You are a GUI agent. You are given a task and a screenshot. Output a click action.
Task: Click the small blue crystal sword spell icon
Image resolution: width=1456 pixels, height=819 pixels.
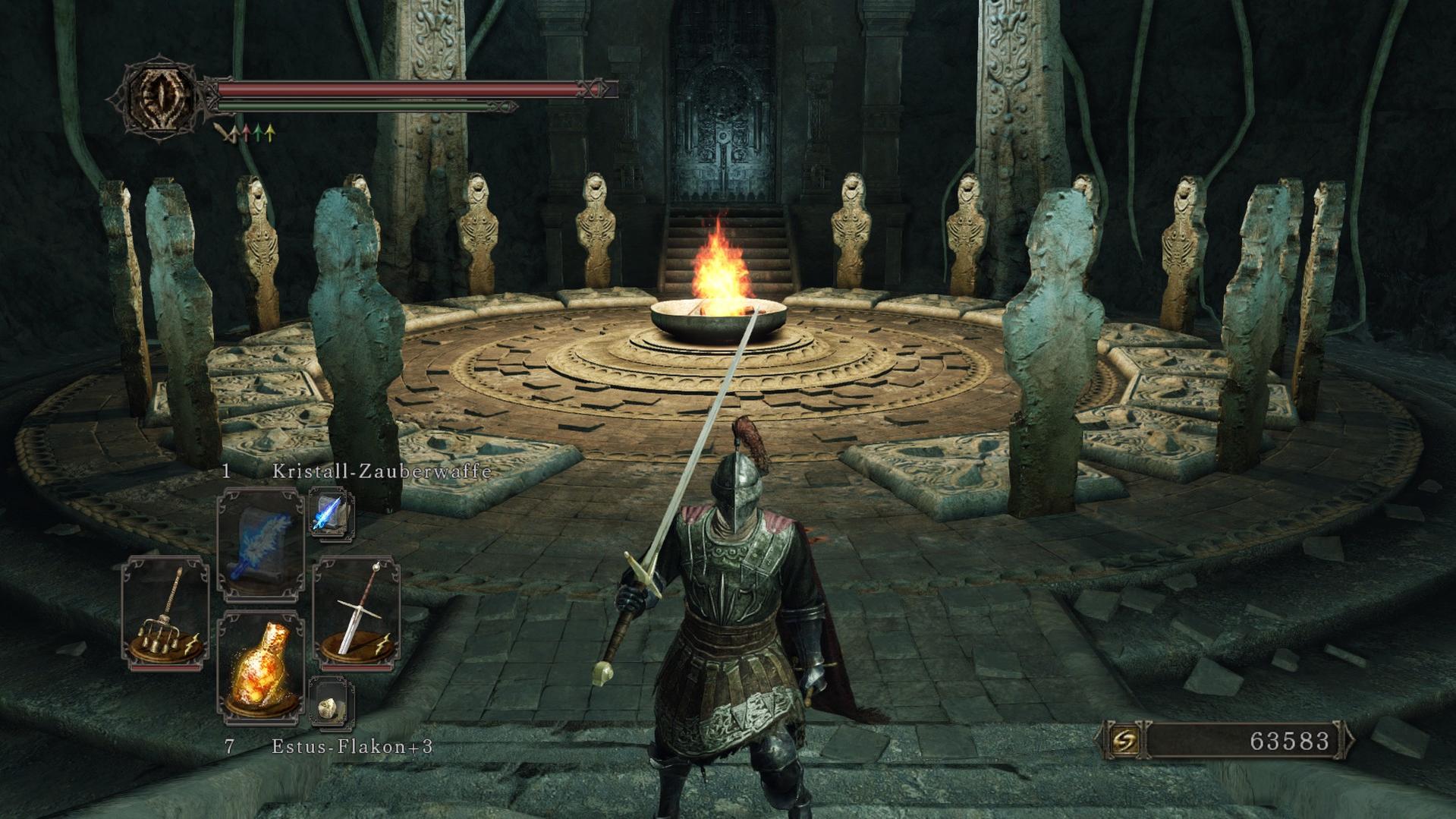tap(331, 513)
